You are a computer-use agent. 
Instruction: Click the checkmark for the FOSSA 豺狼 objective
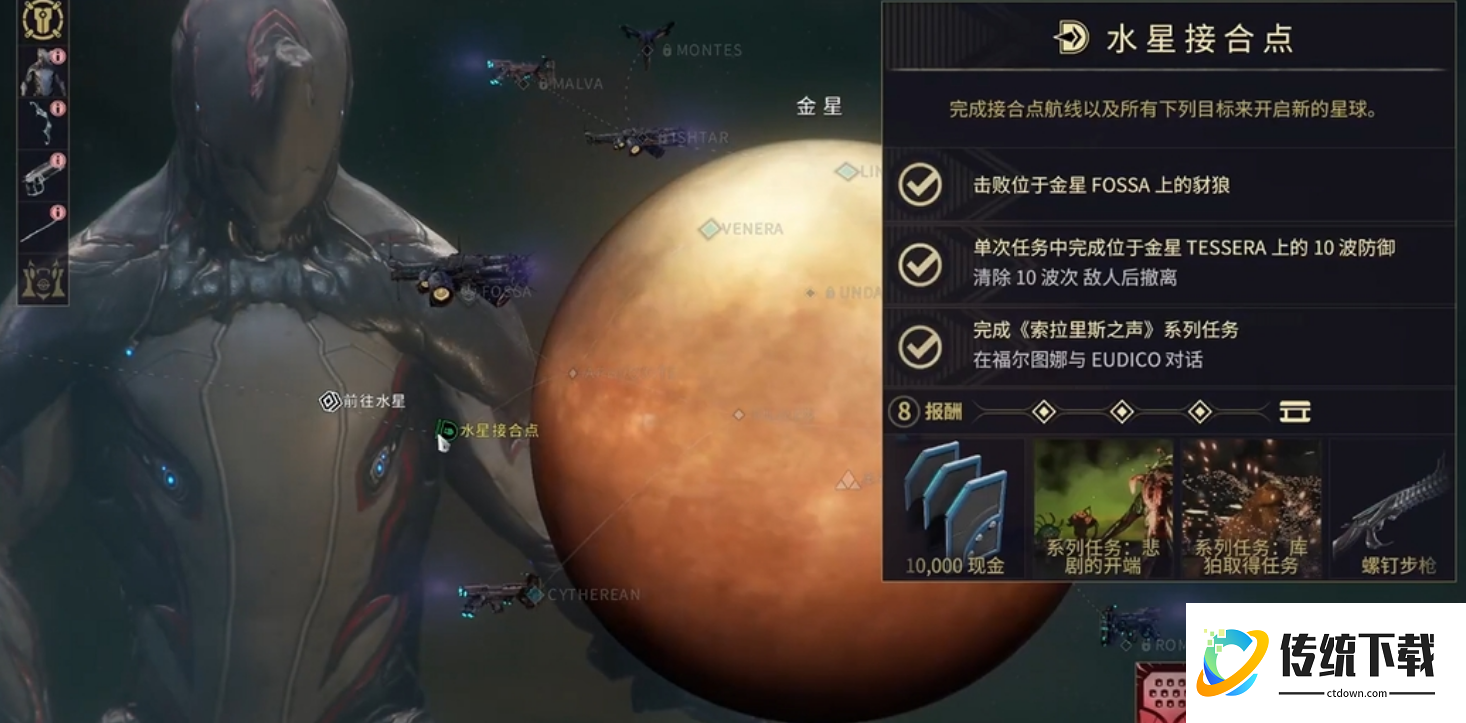(x=920, y=186)
